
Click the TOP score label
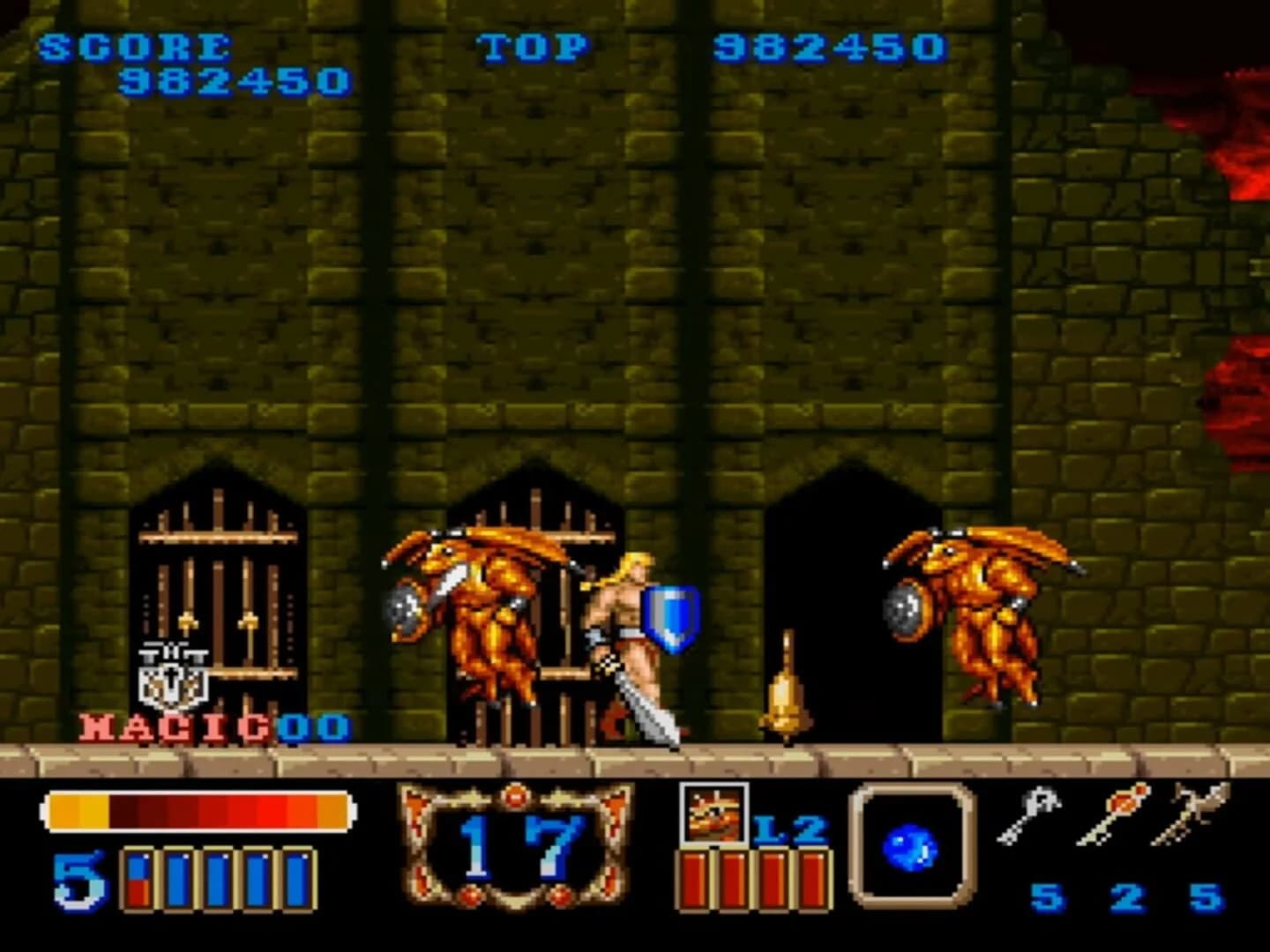[x=534, y=44]
